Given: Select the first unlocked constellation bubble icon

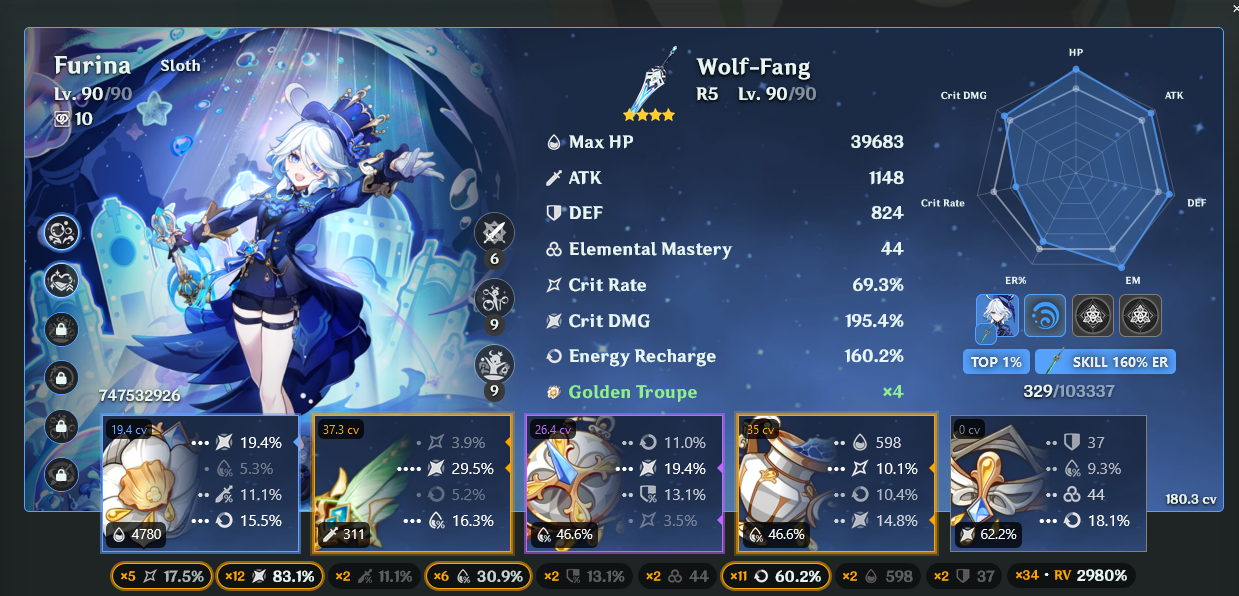Looking at the screenshot, I should click(62, 233).
